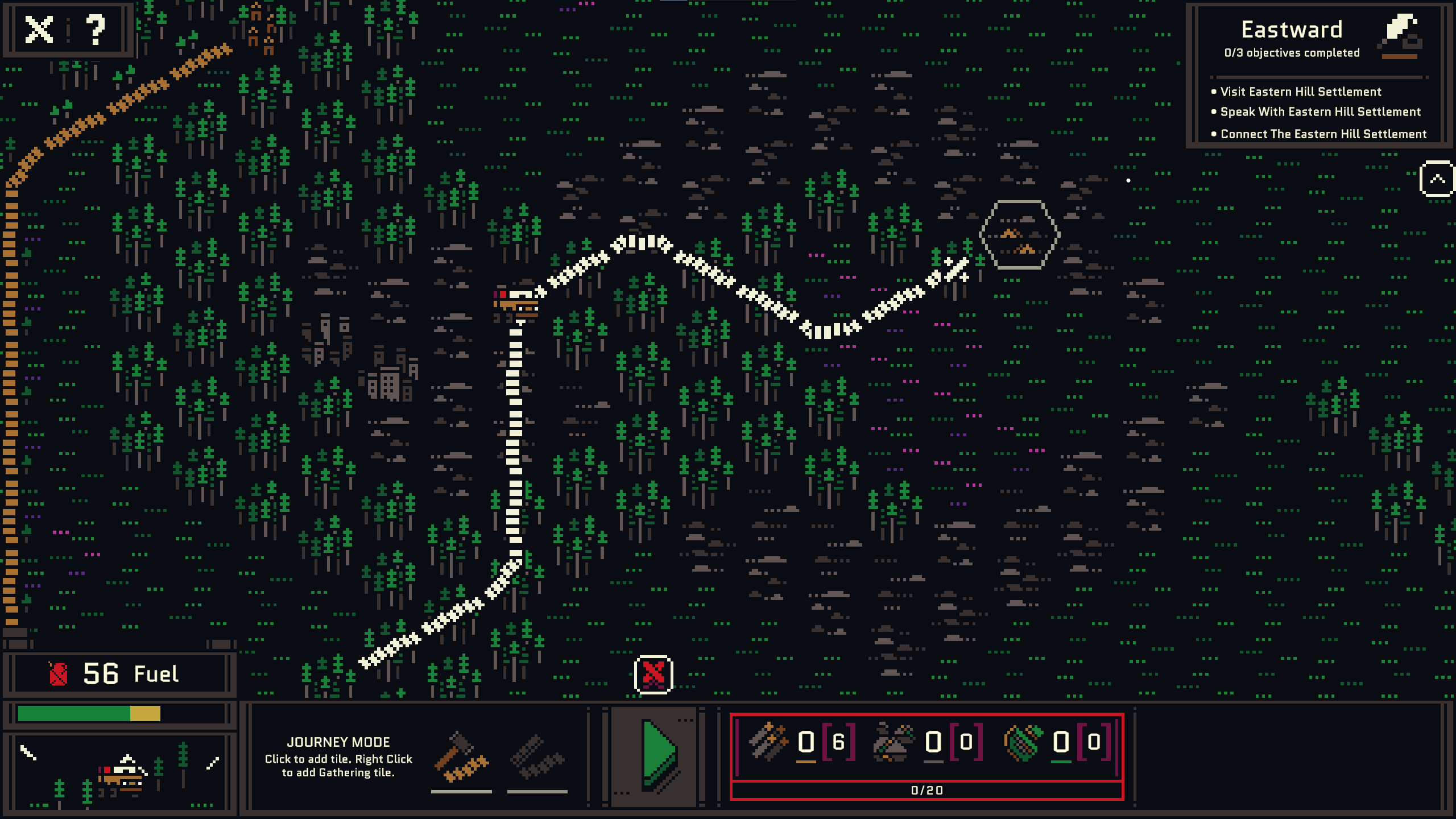This screenshot has width=1456, height=819.
Task: Select the wood planks resource icon
Action: (x=768, y=742)
